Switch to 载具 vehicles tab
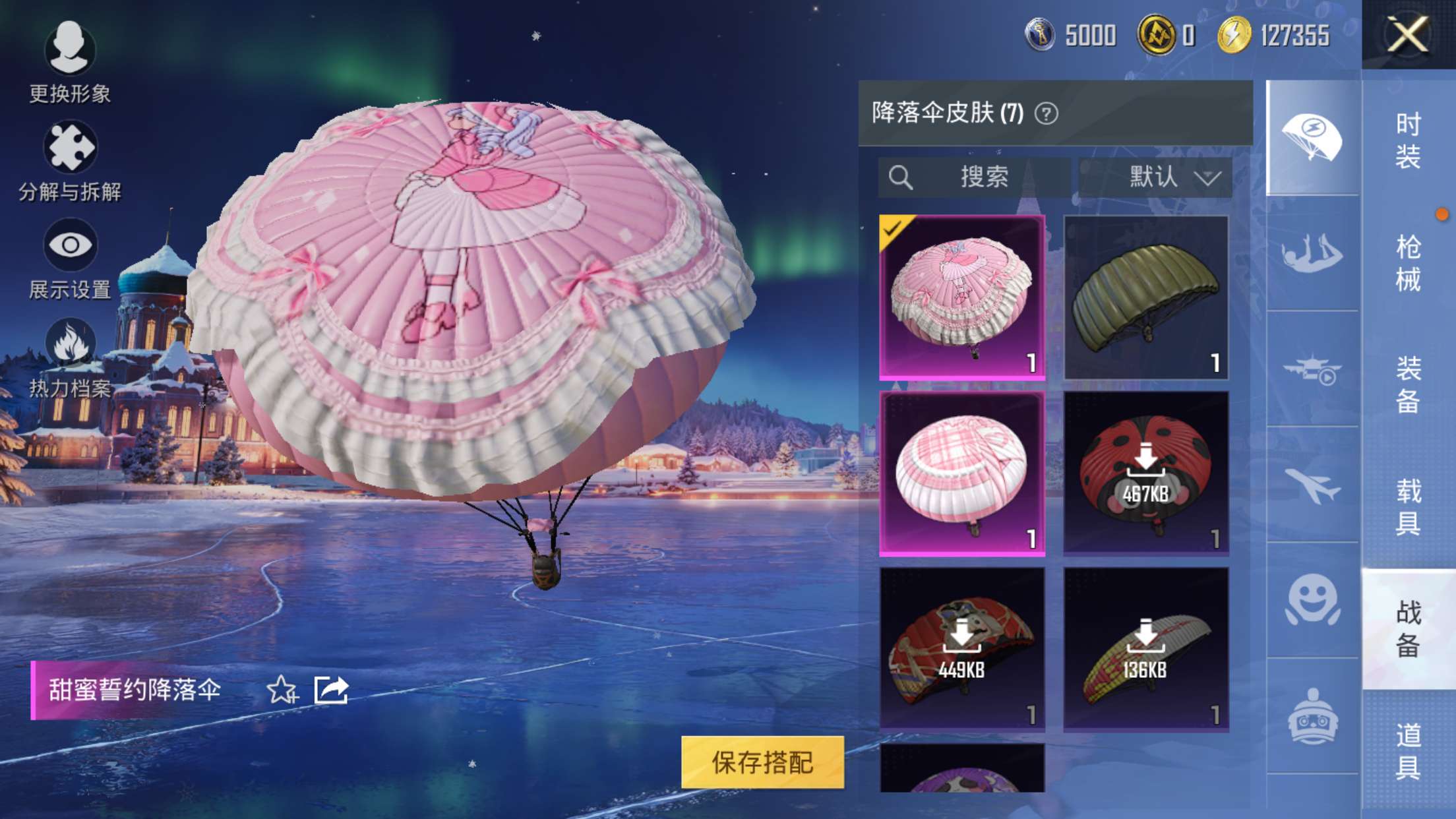Screen dimensions: 1456x819 point(1408,506)
